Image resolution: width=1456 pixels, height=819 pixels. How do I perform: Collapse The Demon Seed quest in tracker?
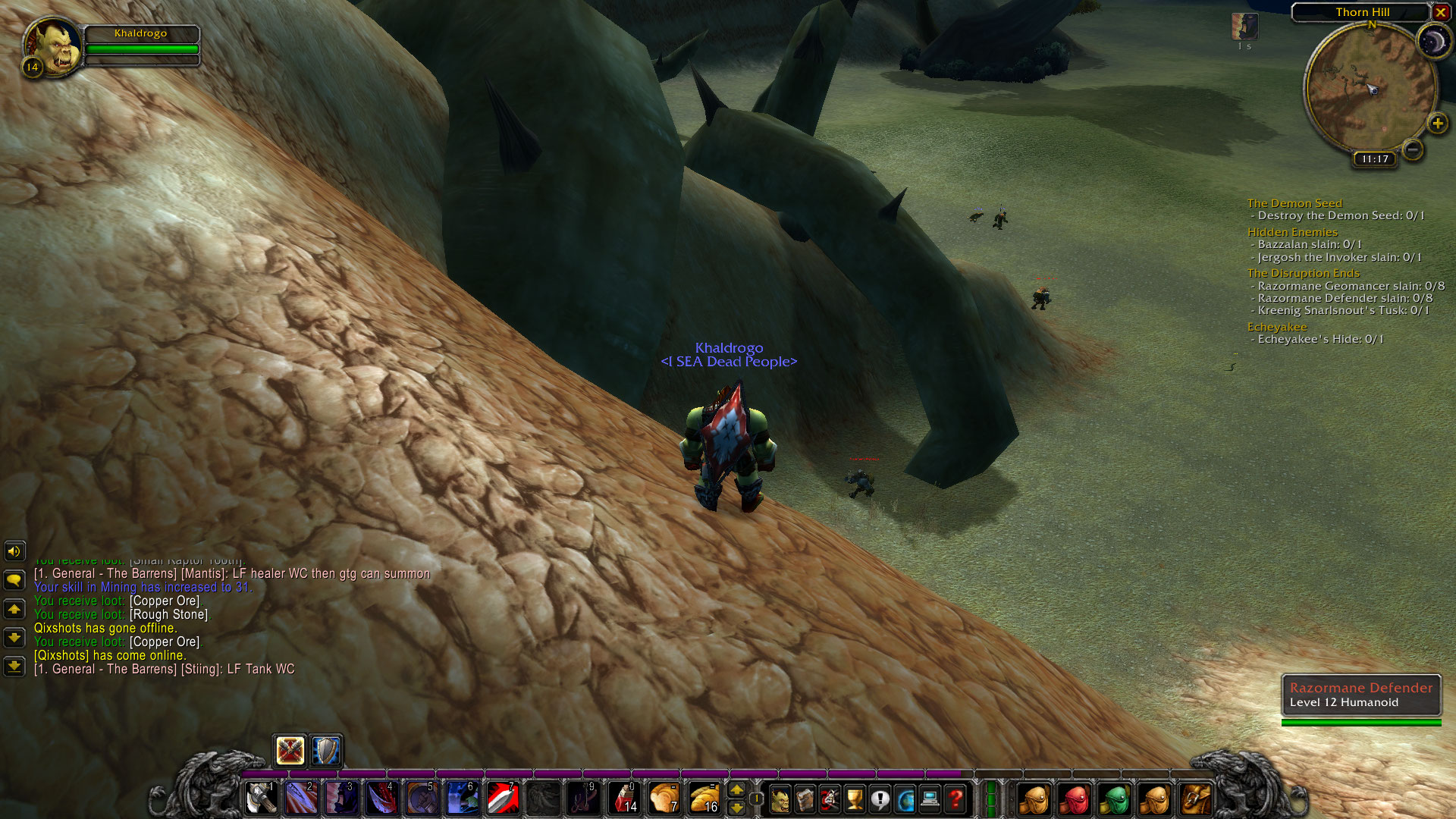1294,203
